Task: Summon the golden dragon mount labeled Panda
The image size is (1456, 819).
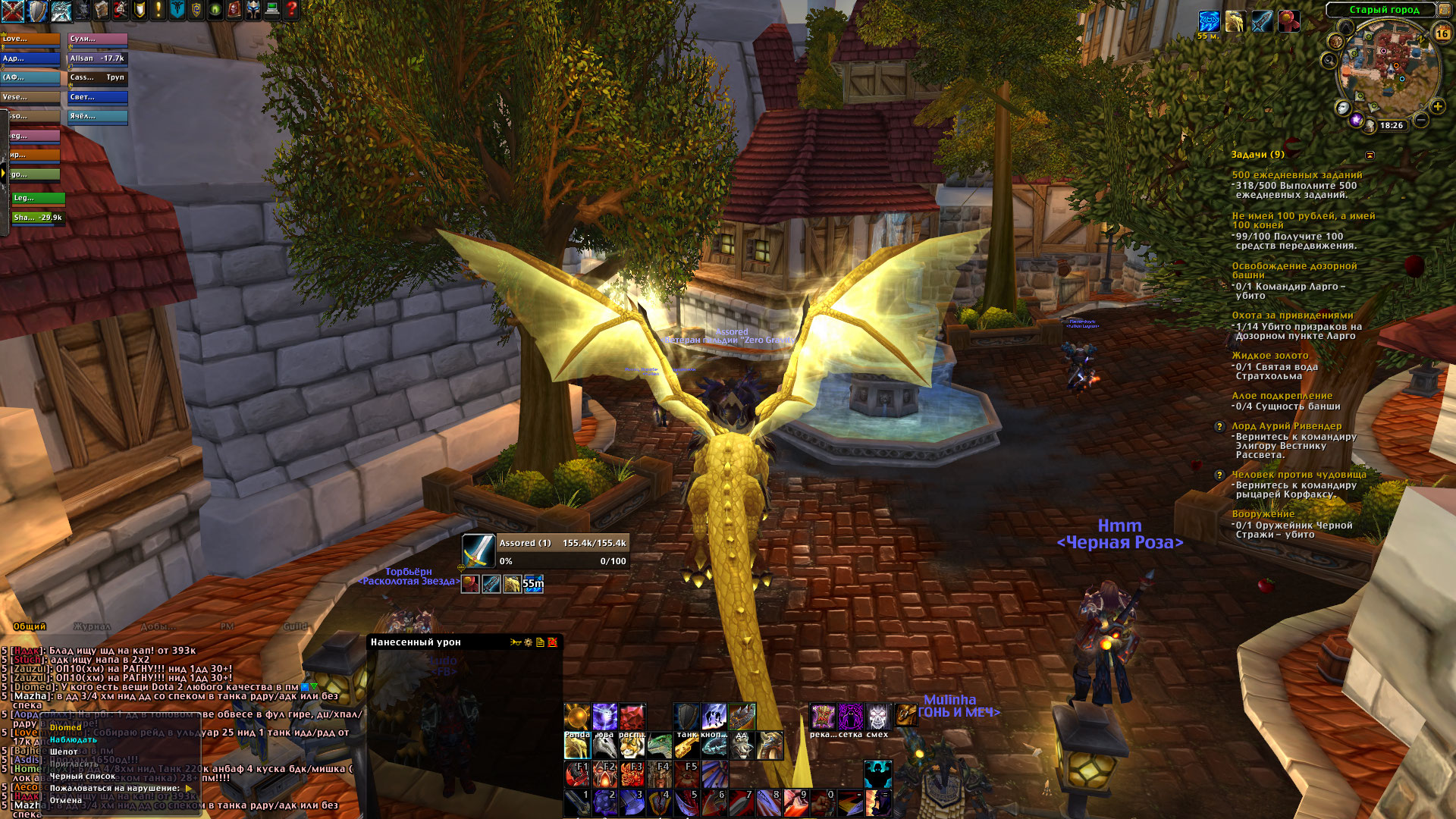Action: click(x=577, y=747)
